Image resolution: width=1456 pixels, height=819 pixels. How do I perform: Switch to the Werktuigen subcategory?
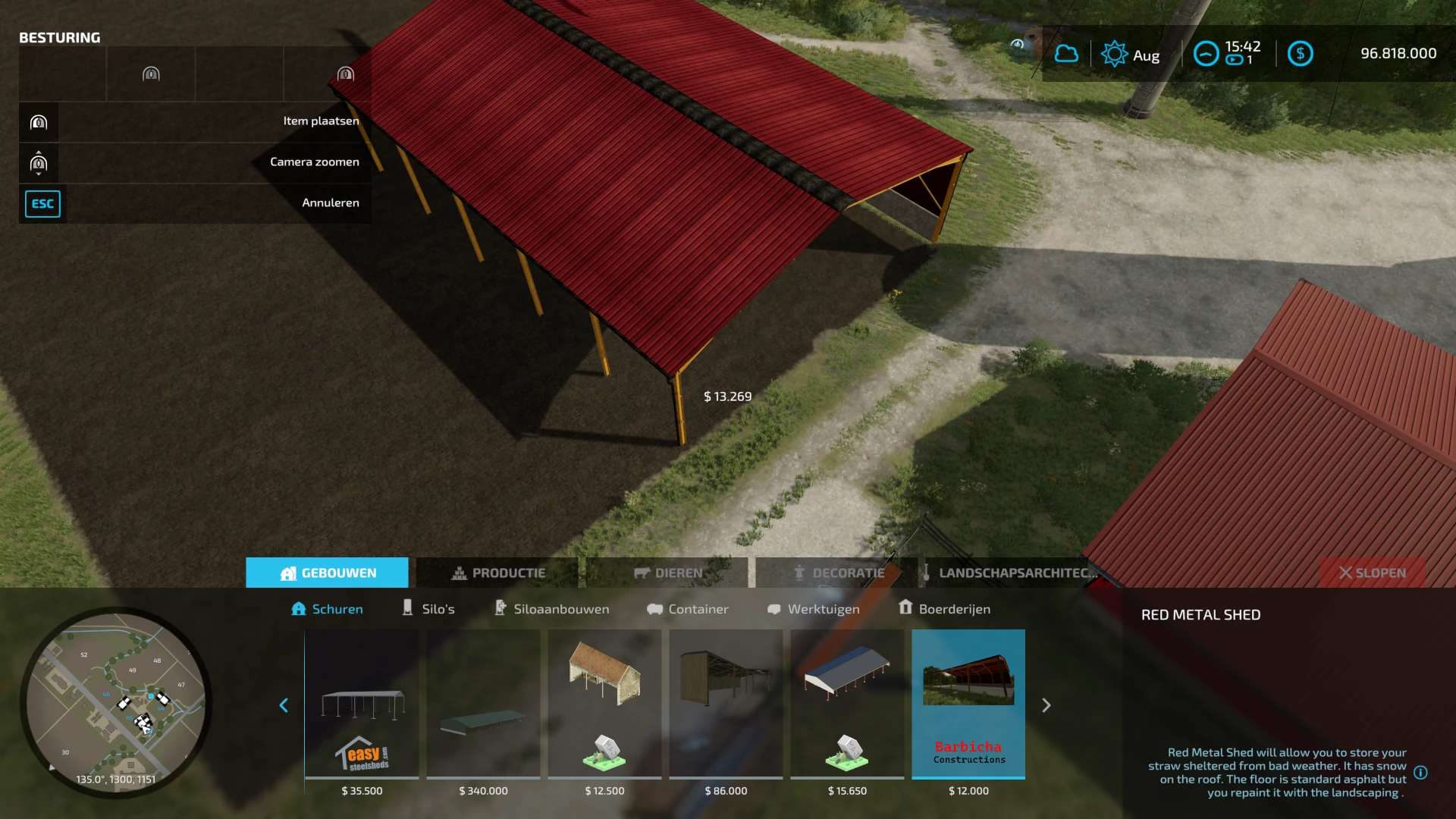[x=813, y=609]
